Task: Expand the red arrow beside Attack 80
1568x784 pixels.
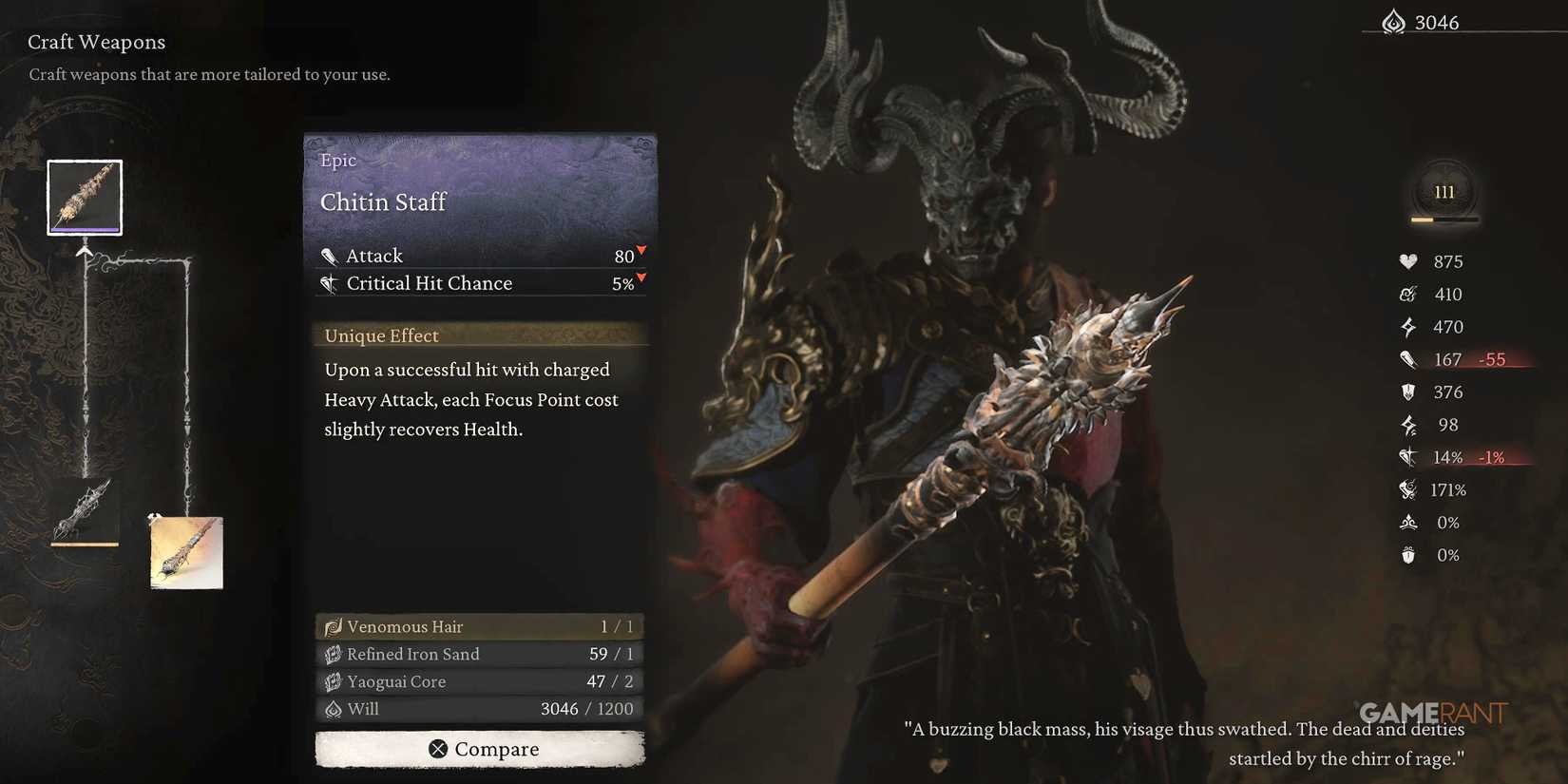Action: tap(641, 251)
